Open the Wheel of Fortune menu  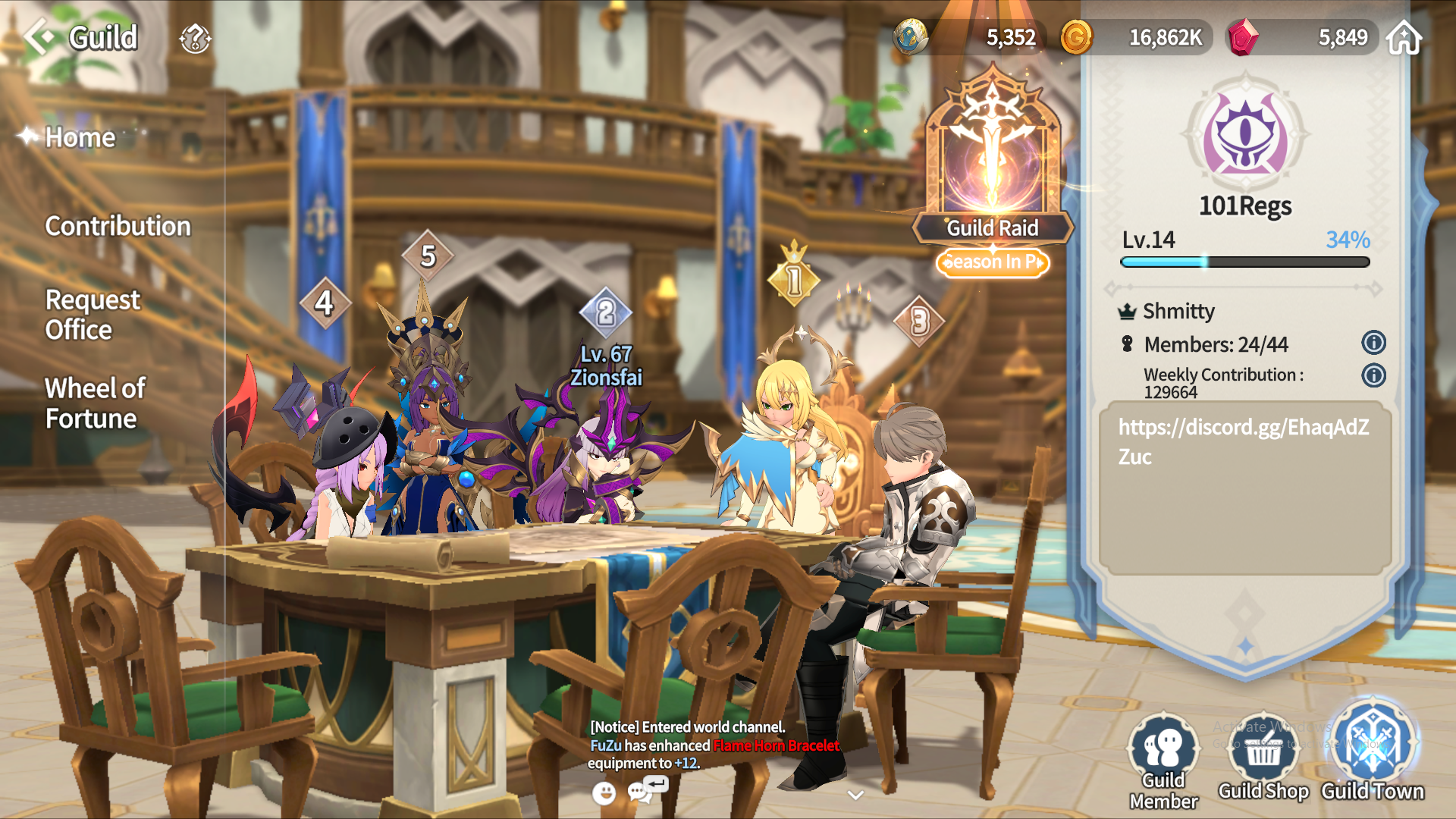(x=95, y=403)
